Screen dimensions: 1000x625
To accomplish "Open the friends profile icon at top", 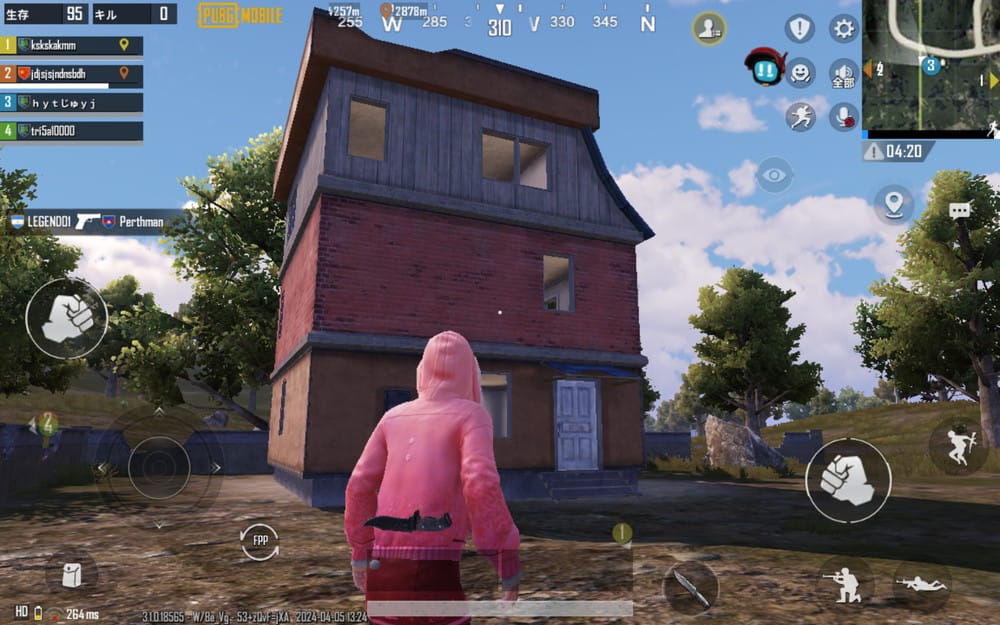I will [709, 28].
